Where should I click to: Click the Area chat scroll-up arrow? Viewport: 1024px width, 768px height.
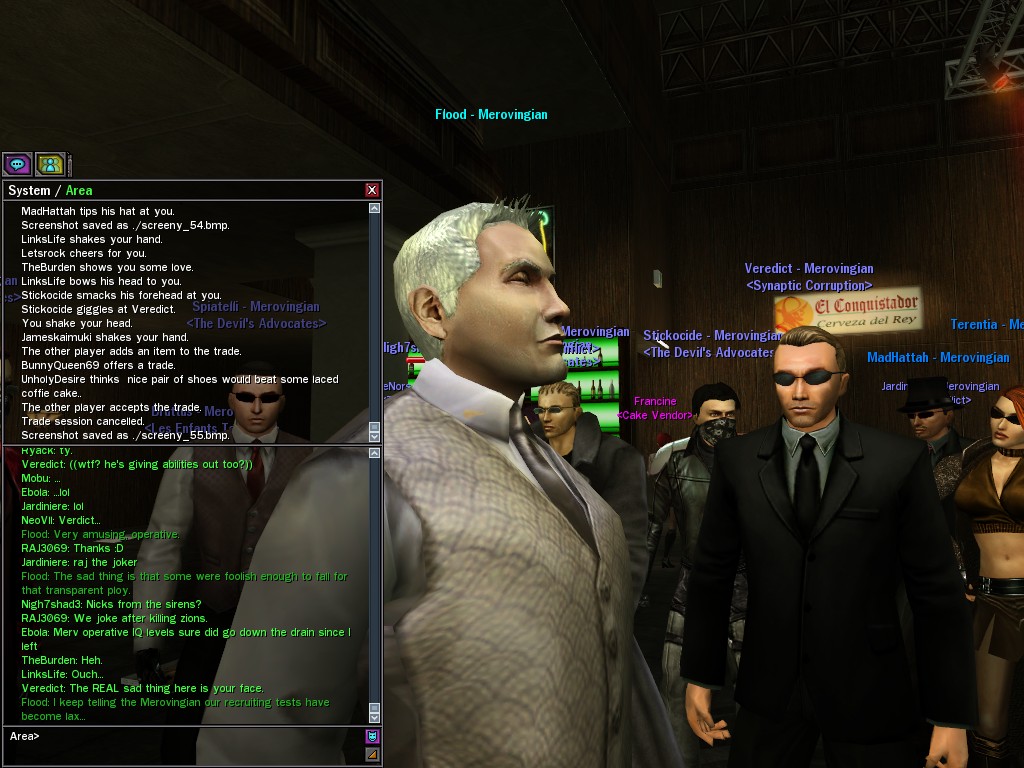(374, 453)
